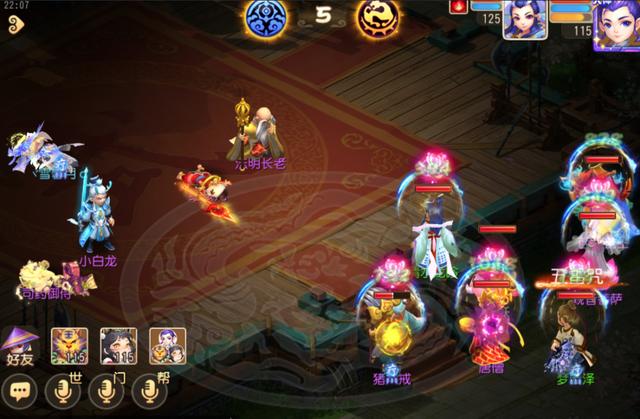Tap the 门 sect voice microphone
Screen dimensions: 640x419
click(x=106, y=390)
